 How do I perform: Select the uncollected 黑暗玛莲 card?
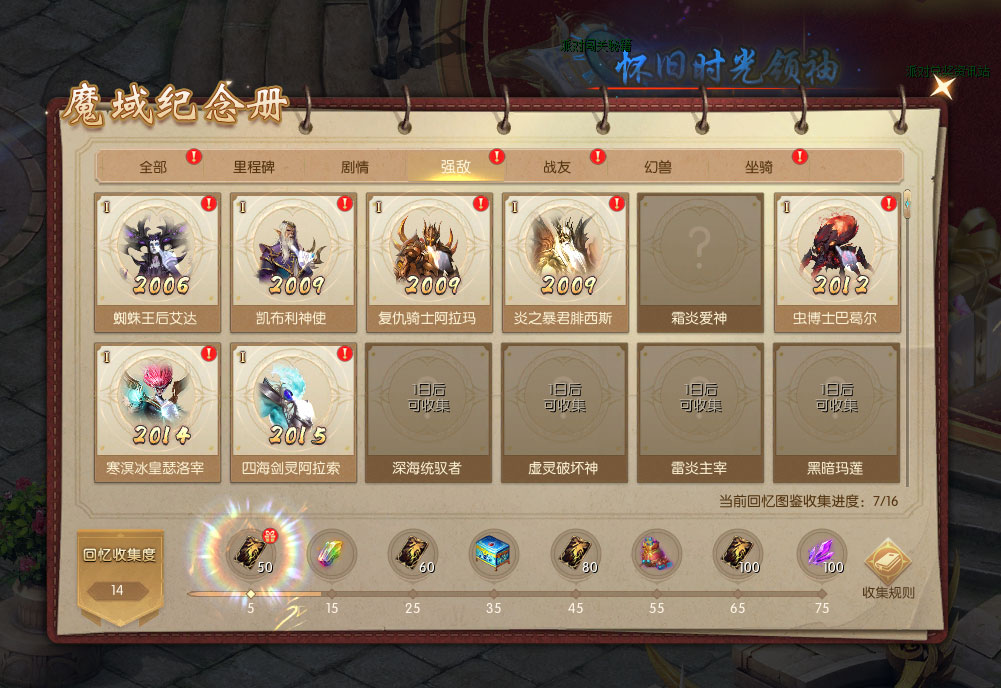[x=837, y=411]
